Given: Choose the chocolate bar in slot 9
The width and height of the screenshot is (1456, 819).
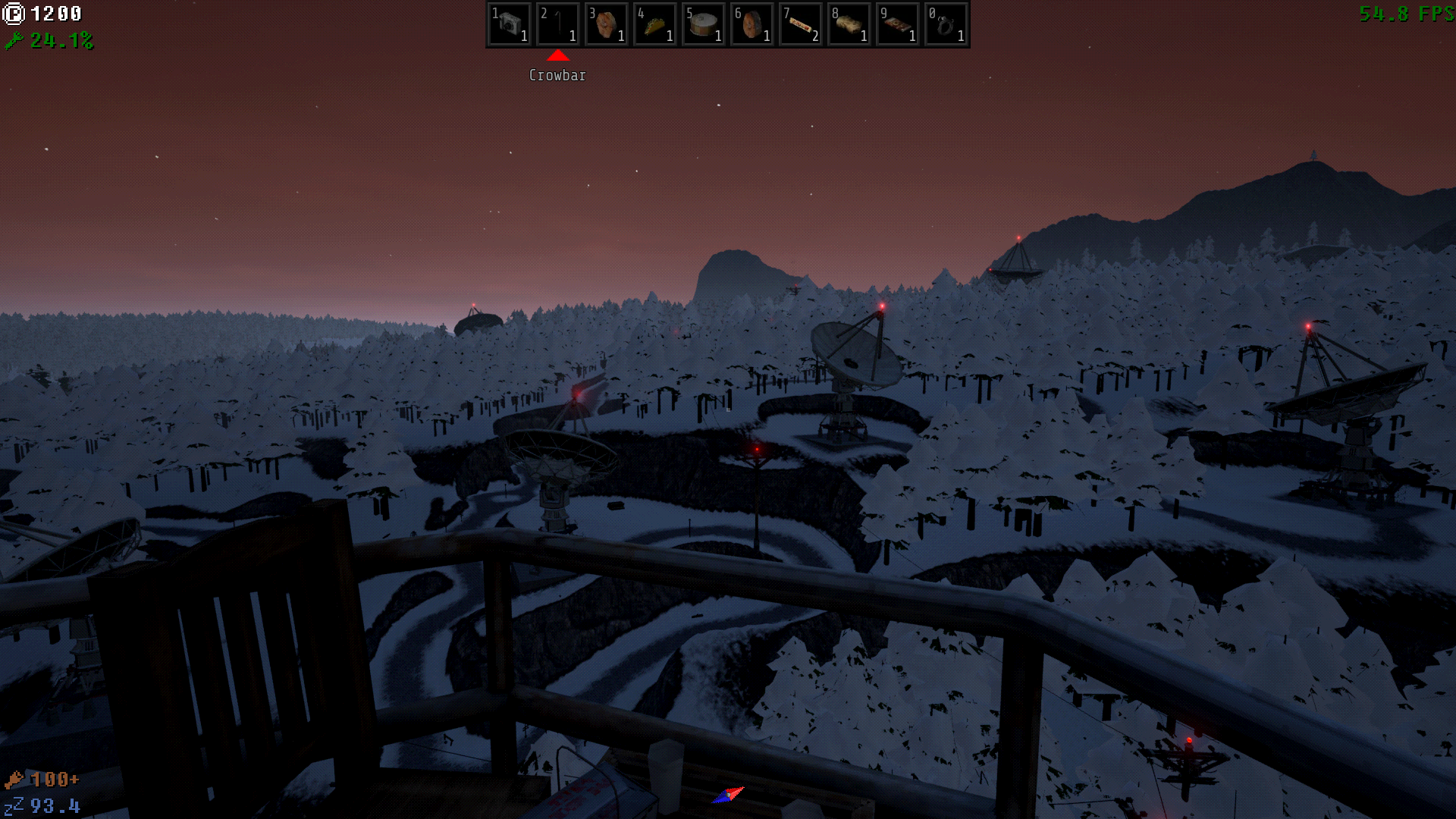Looking at the screenshot, I should (x=898, y=24).
